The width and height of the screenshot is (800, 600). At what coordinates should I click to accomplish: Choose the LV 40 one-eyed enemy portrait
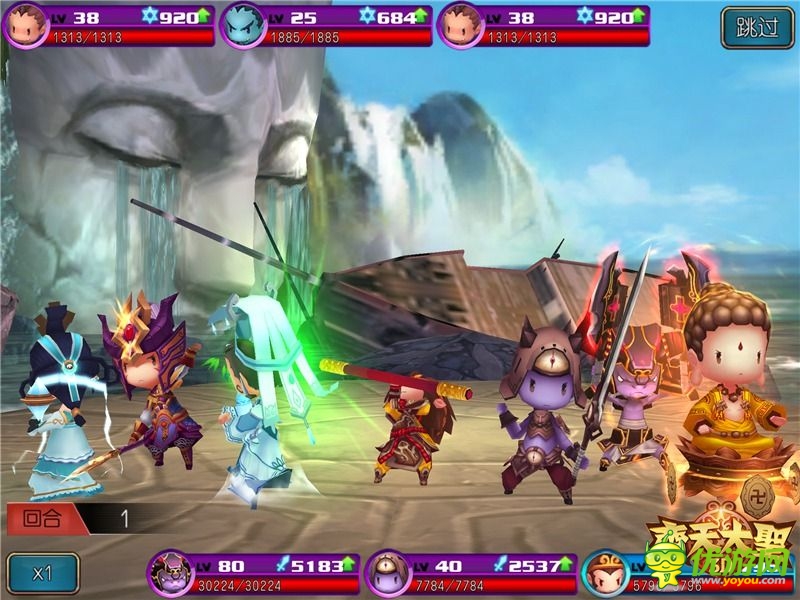coord(386,573)
